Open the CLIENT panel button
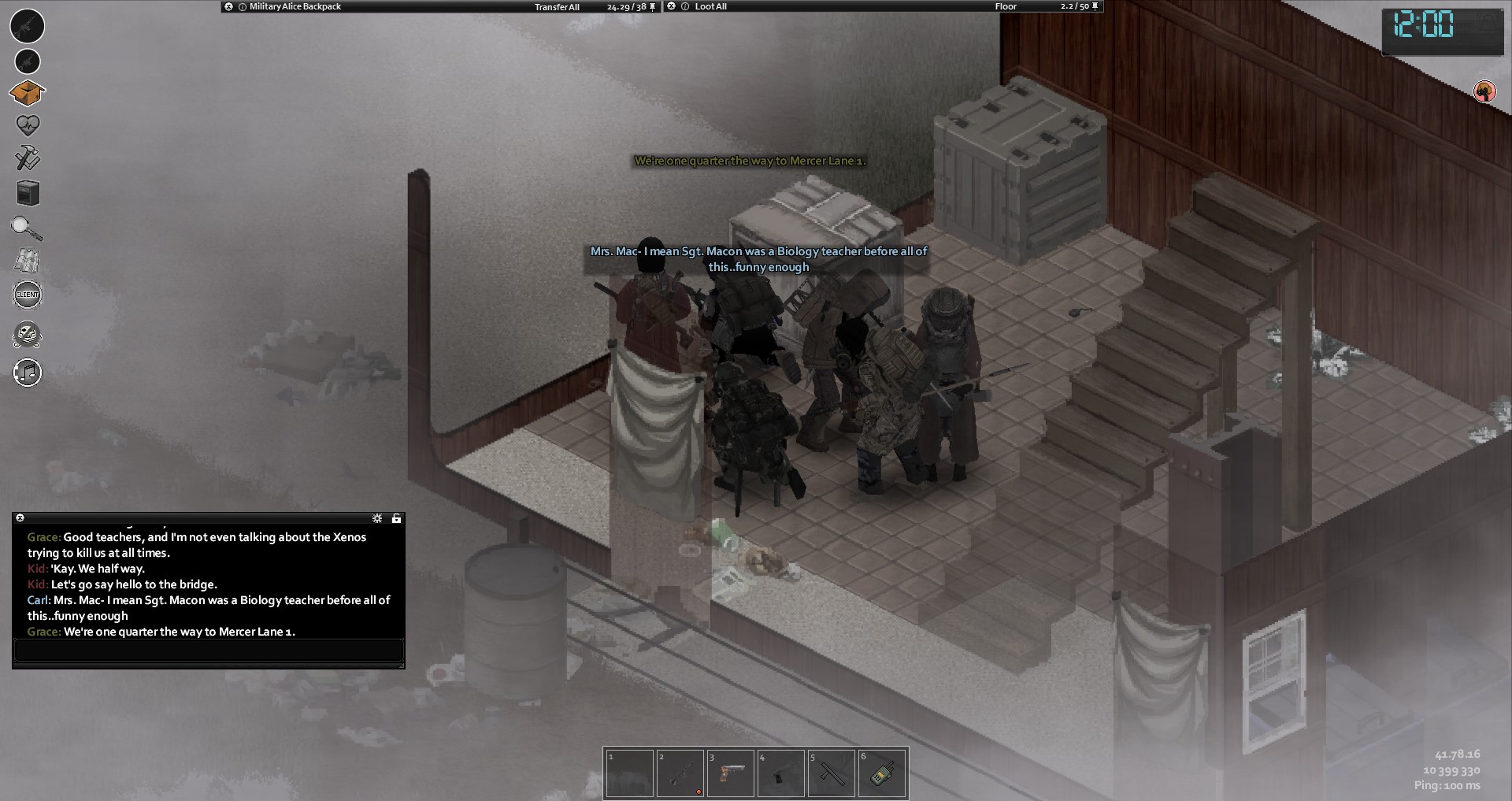The height and width of the screenshot is (801, 1512). click(28, 295)
